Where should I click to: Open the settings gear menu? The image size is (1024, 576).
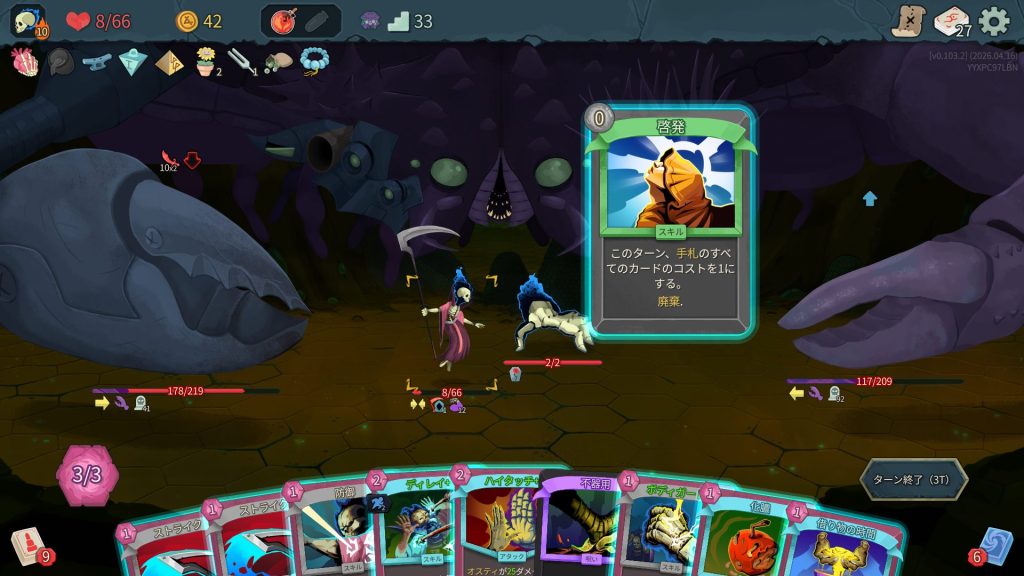[993, 21]
